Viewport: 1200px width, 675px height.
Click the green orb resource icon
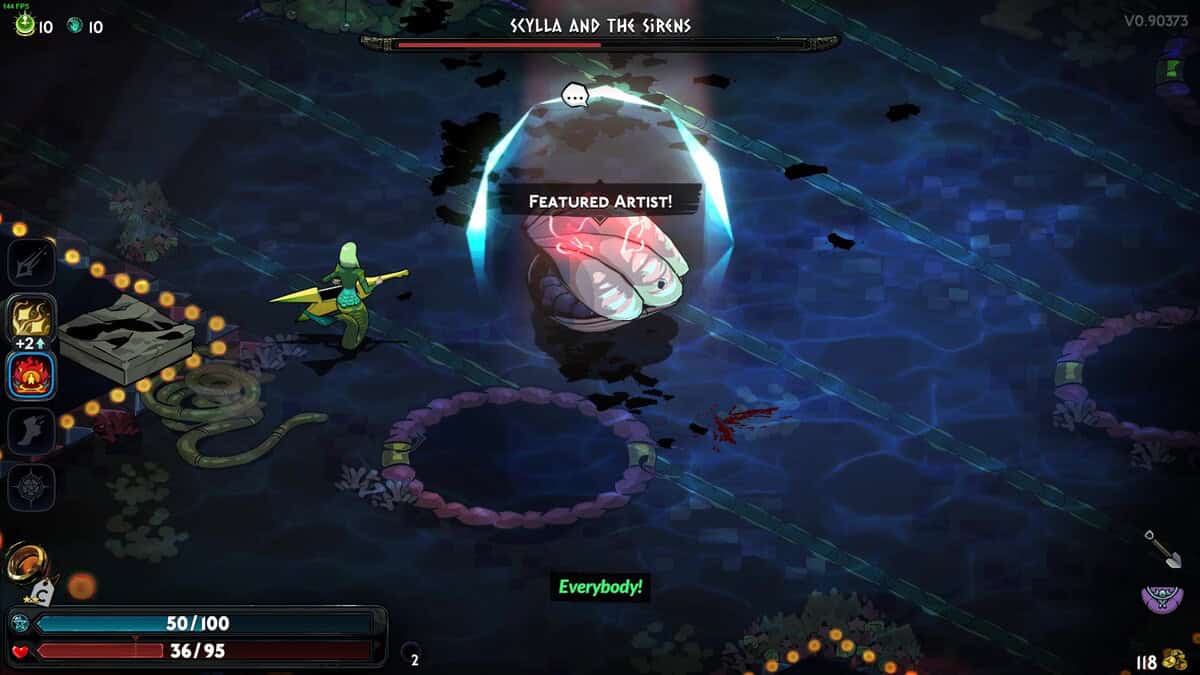point(24,26)
